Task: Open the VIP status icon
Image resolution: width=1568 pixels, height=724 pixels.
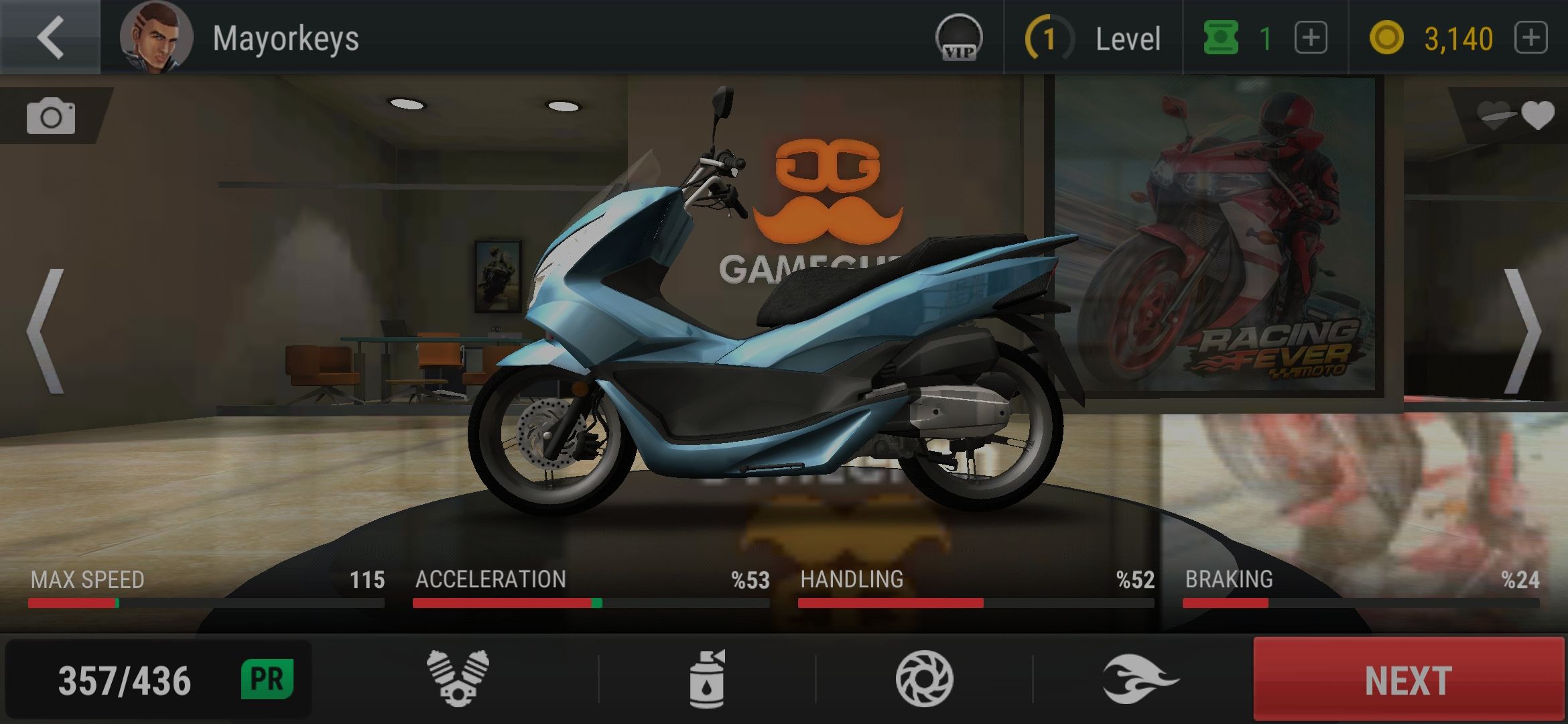Action: click(x=958, y=37)
